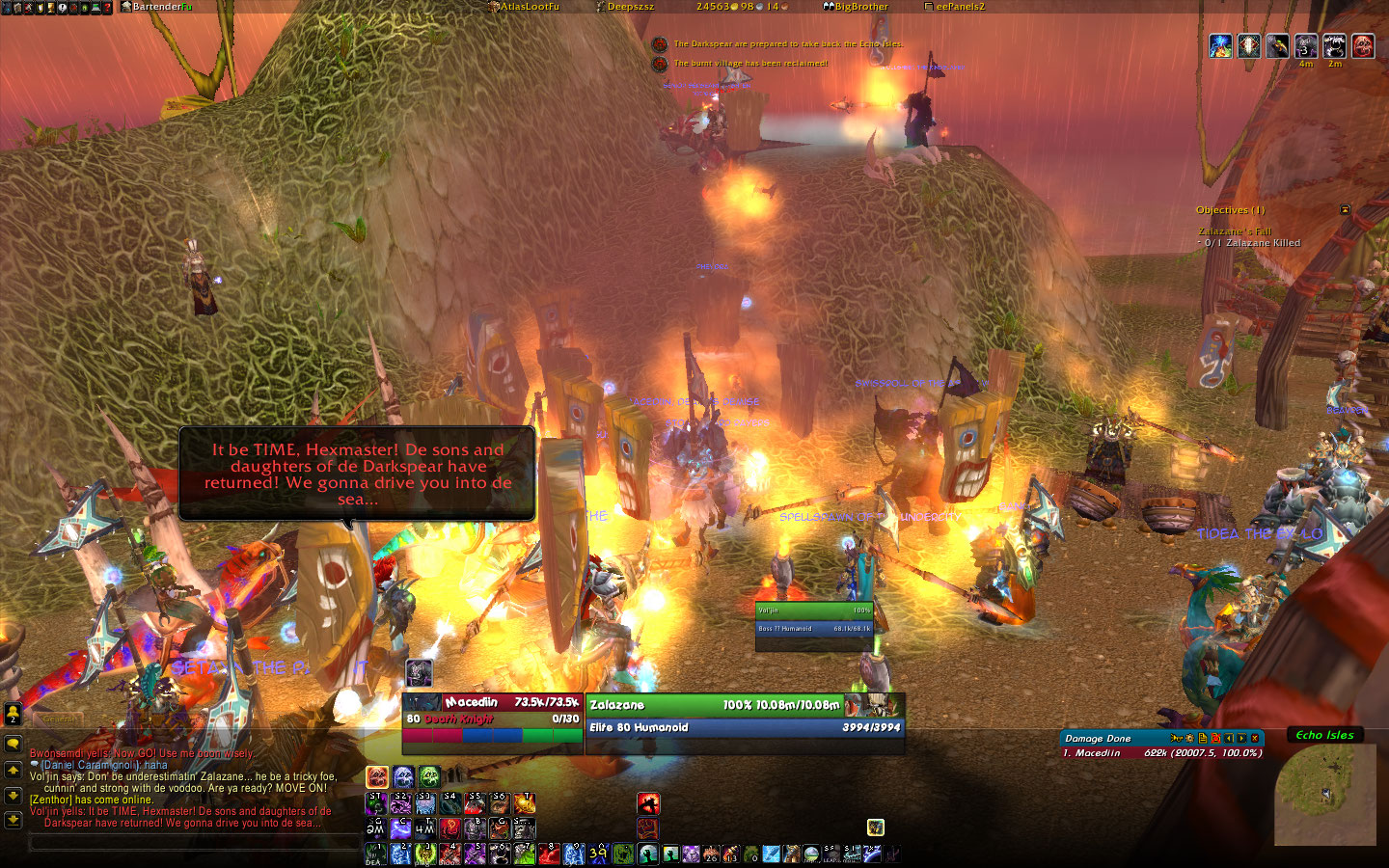This screenshot has height=868, width=1389.
Task: Select the Deepszsz top-bar entry
Action: tap(629, 7)
